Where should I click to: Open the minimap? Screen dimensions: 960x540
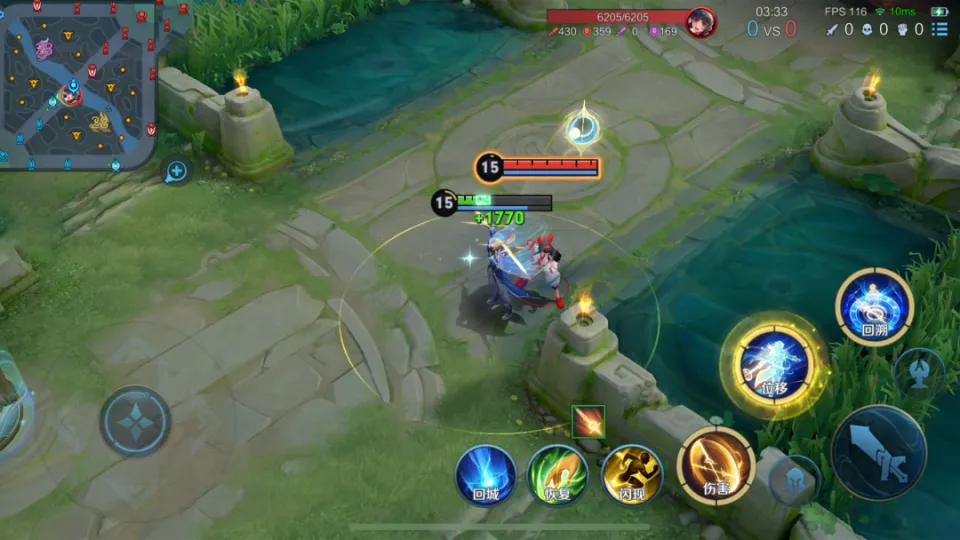pyautogui.click(x=77, y=82)
